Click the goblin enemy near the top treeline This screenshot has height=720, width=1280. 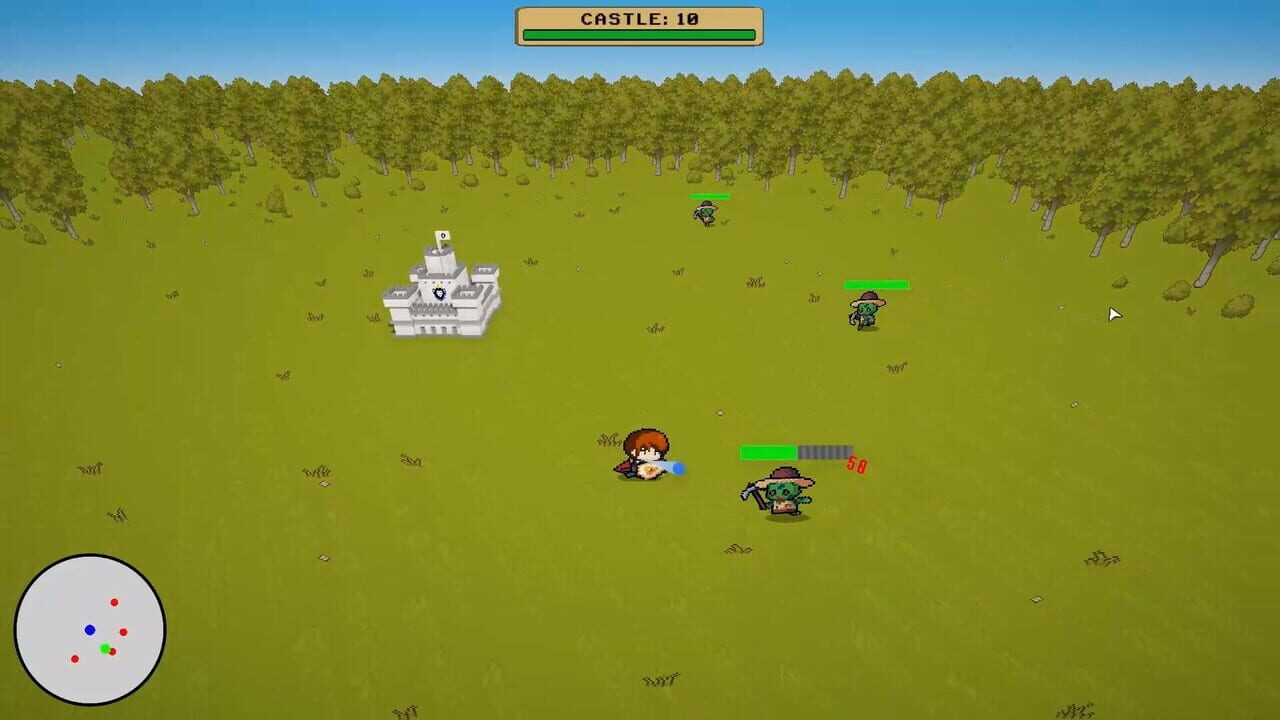pos(708,212)
